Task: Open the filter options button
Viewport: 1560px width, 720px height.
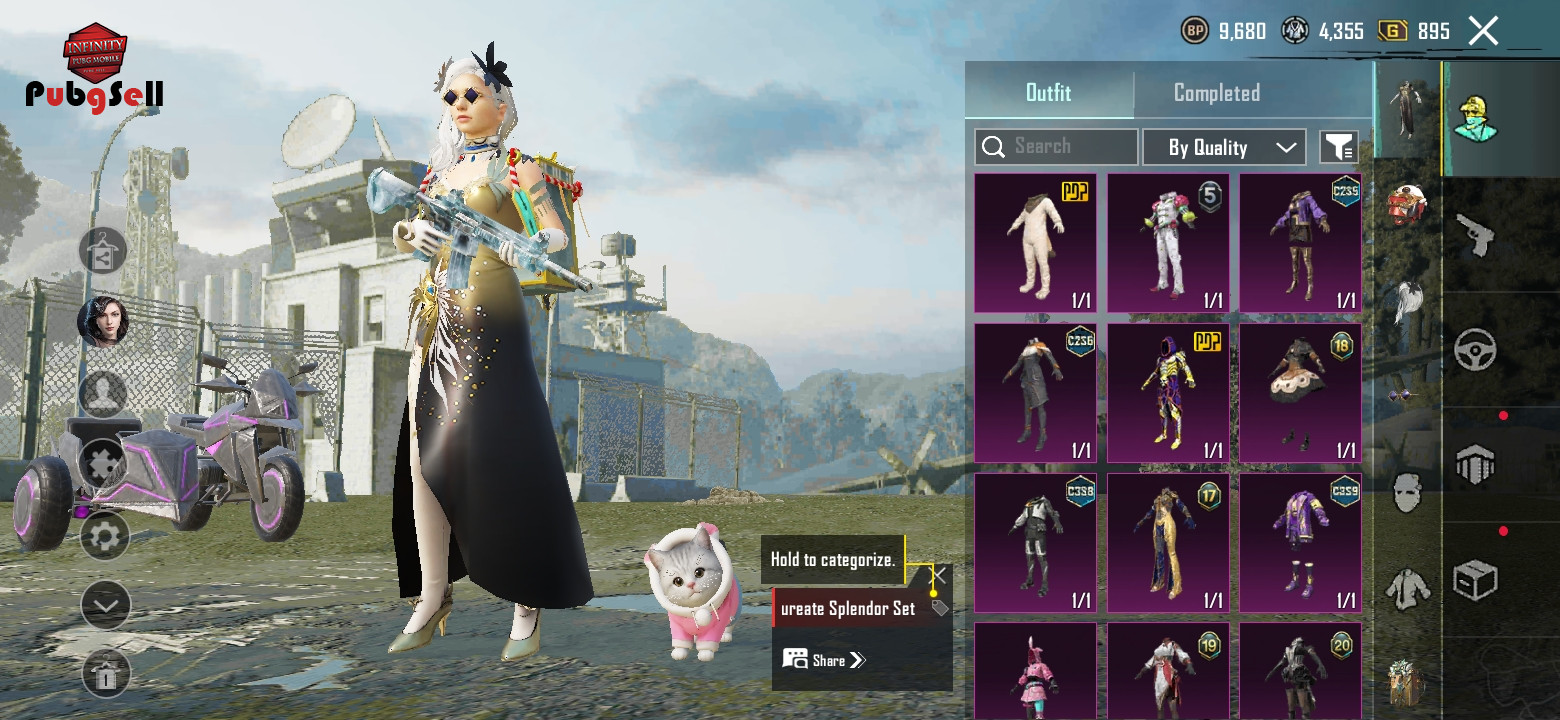Action: pos(1338,147)
